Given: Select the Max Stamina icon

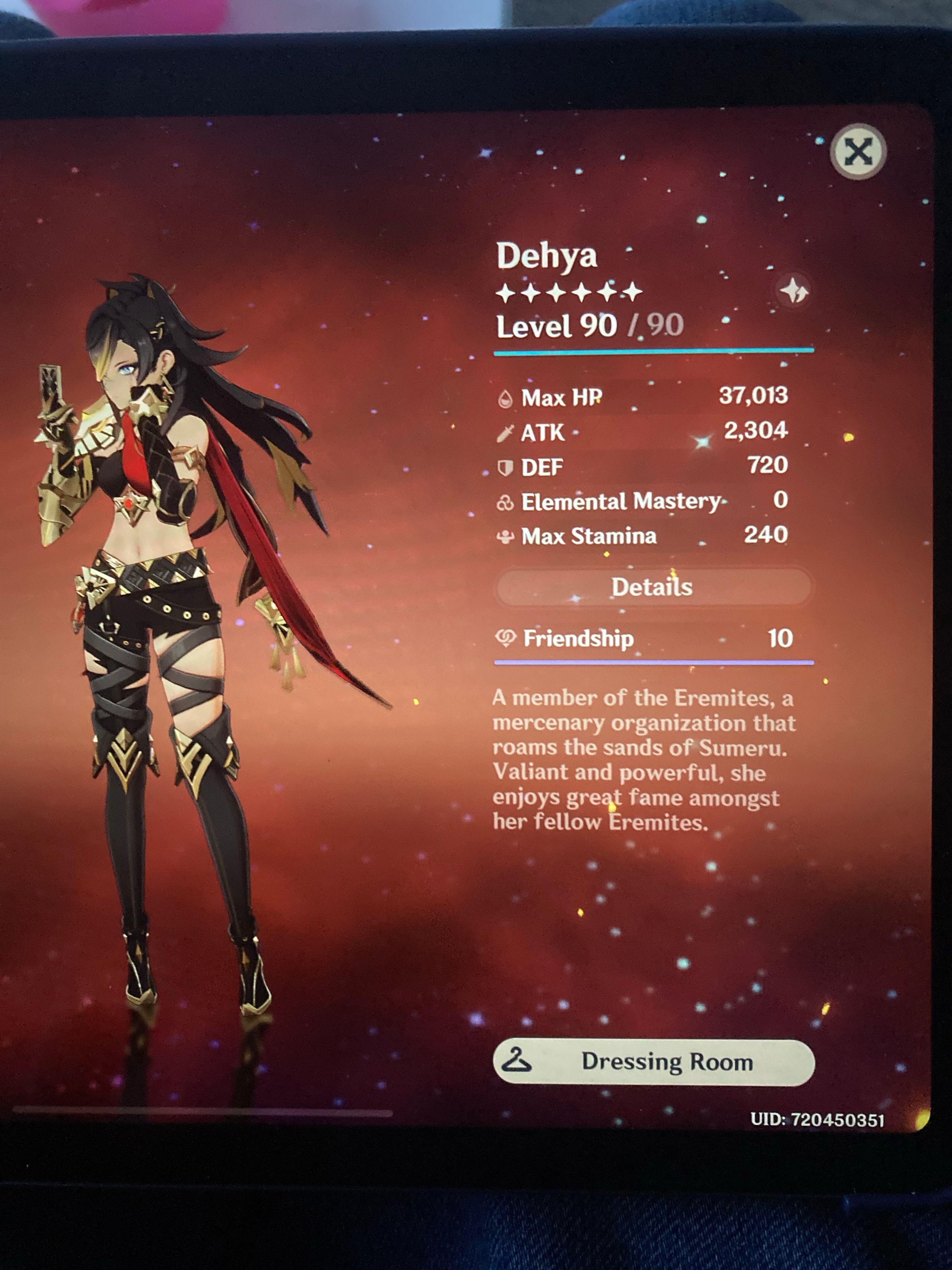Looking at the screenshot, I should [505, 536].
